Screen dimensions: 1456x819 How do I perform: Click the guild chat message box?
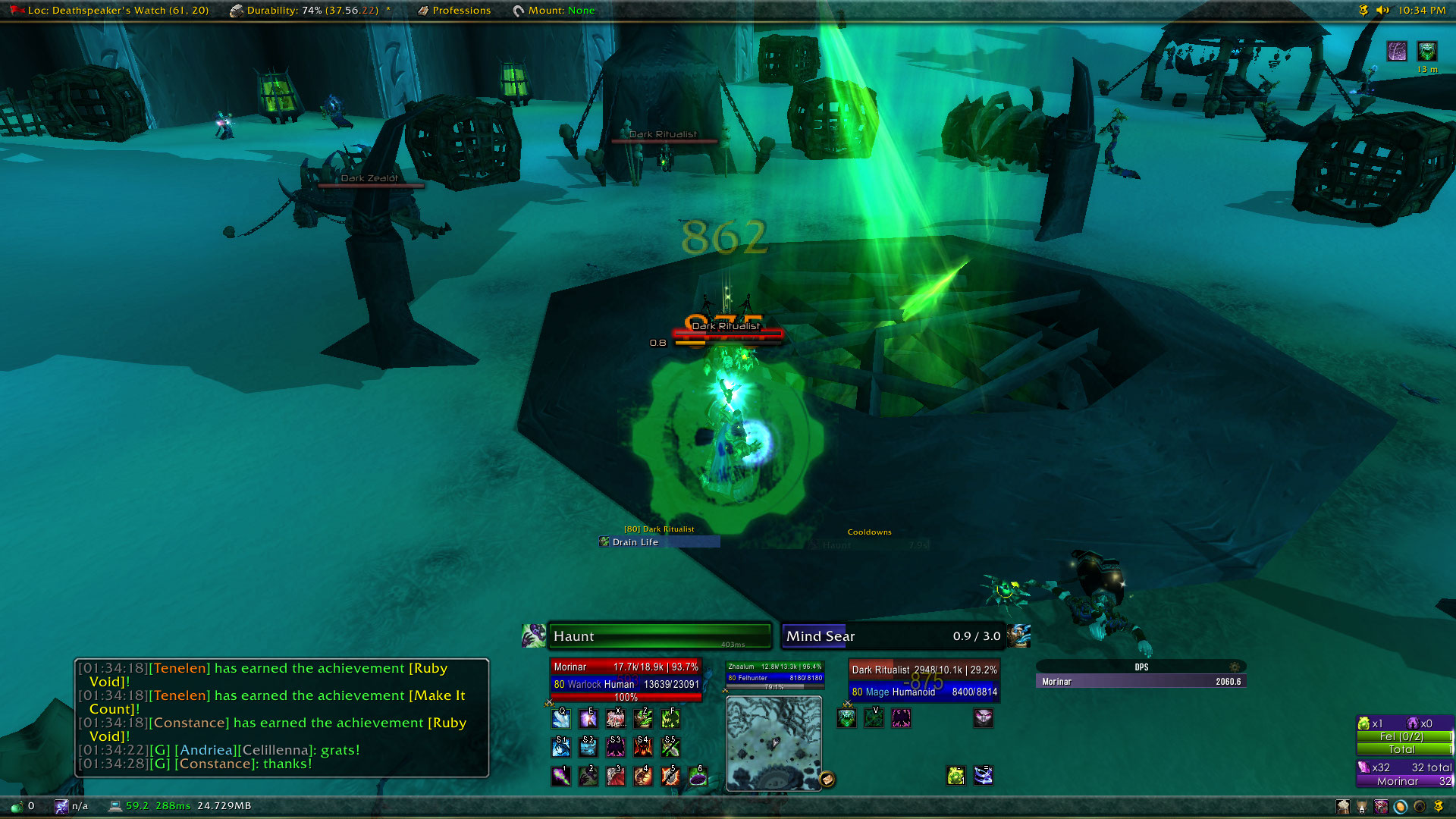(x=281, y=717)
